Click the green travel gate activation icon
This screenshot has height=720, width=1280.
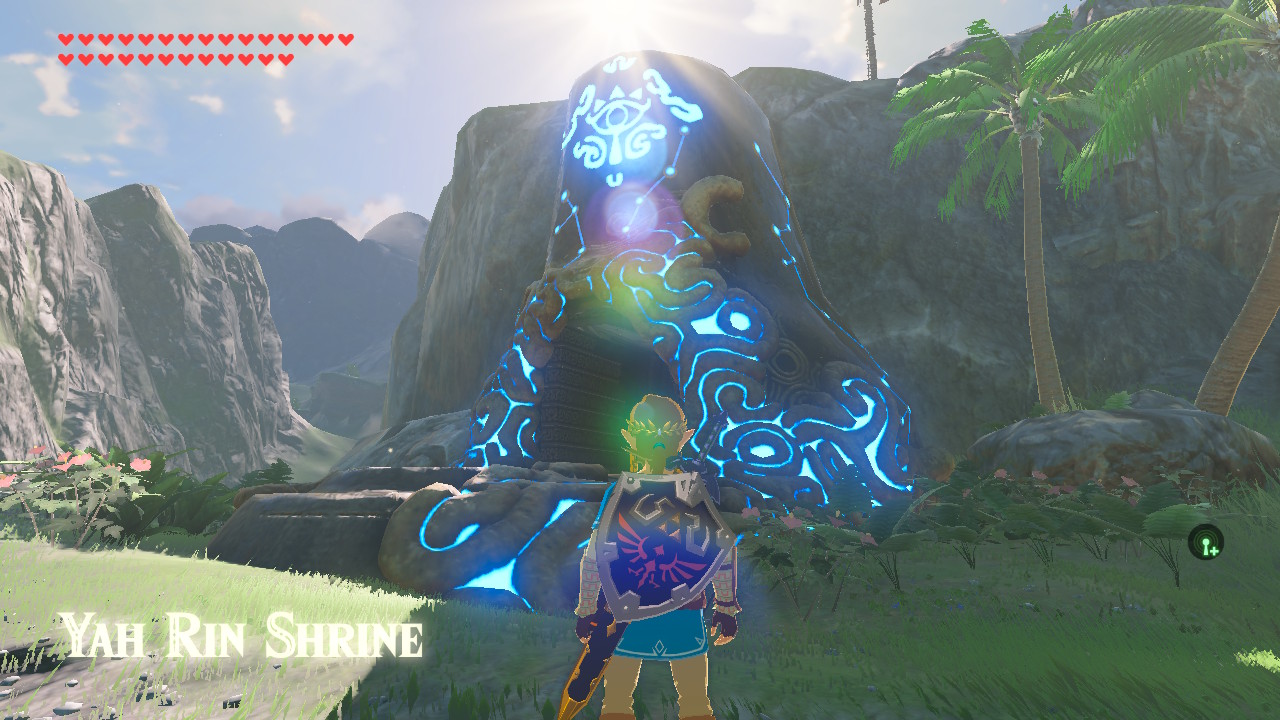[x=1204, y=542]
